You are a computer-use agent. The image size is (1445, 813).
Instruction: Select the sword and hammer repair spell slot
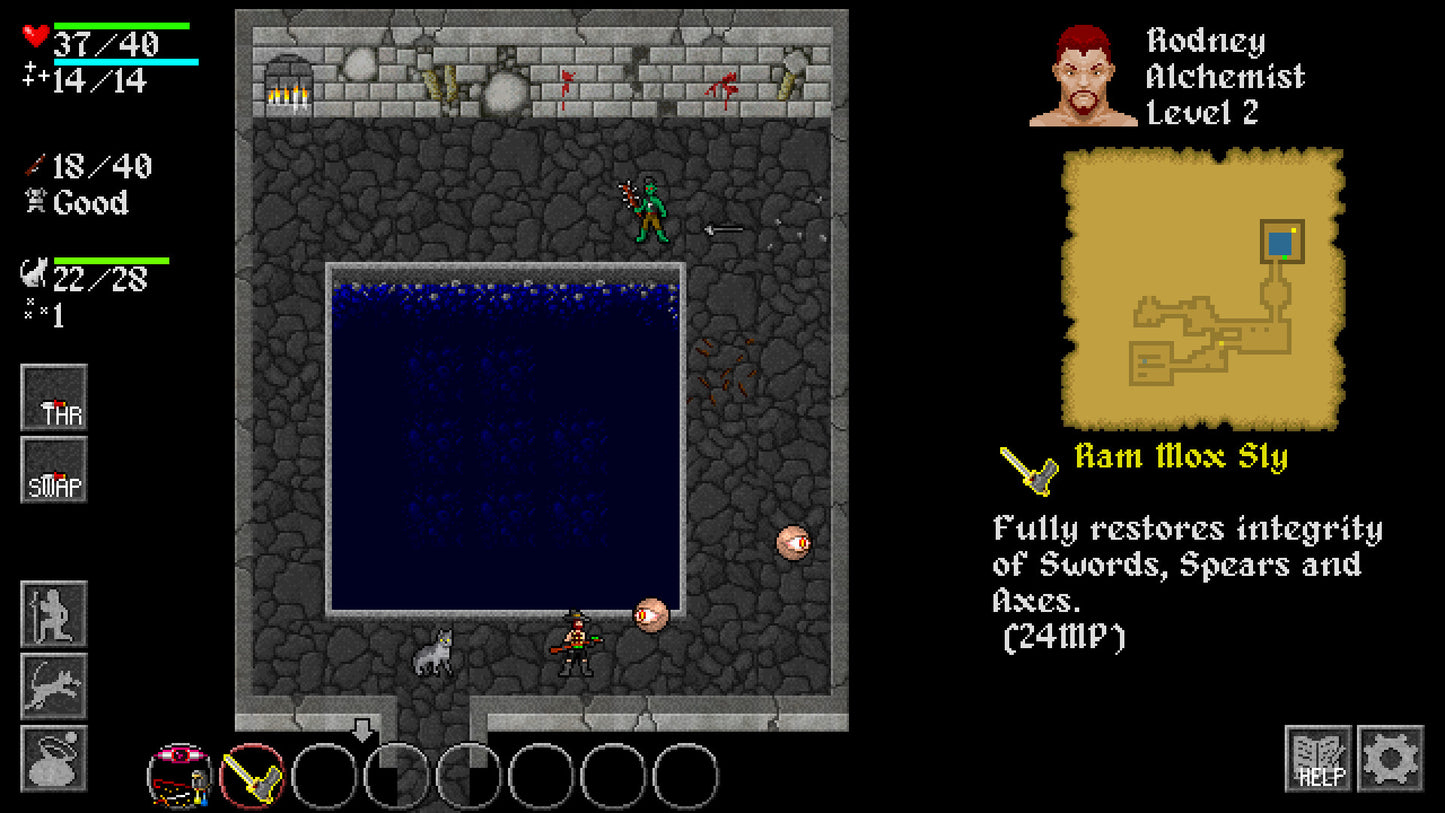coord(252,775)
